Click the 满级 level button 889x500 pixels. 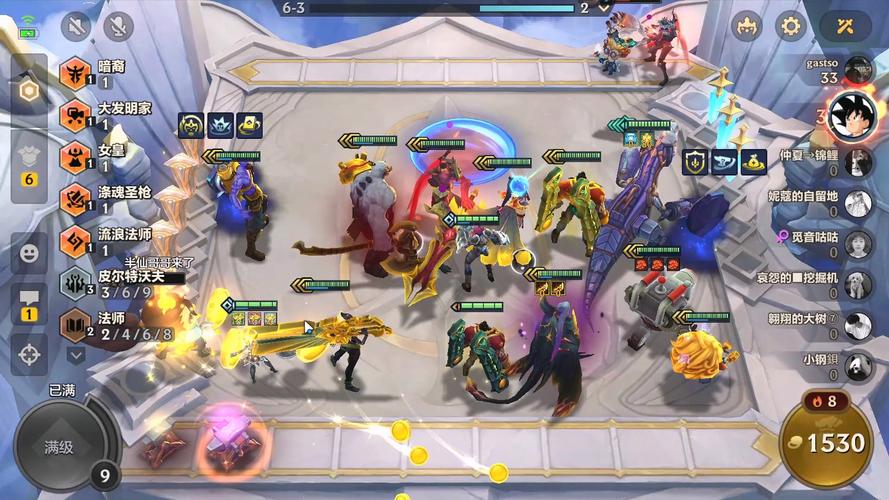[60, 447]
